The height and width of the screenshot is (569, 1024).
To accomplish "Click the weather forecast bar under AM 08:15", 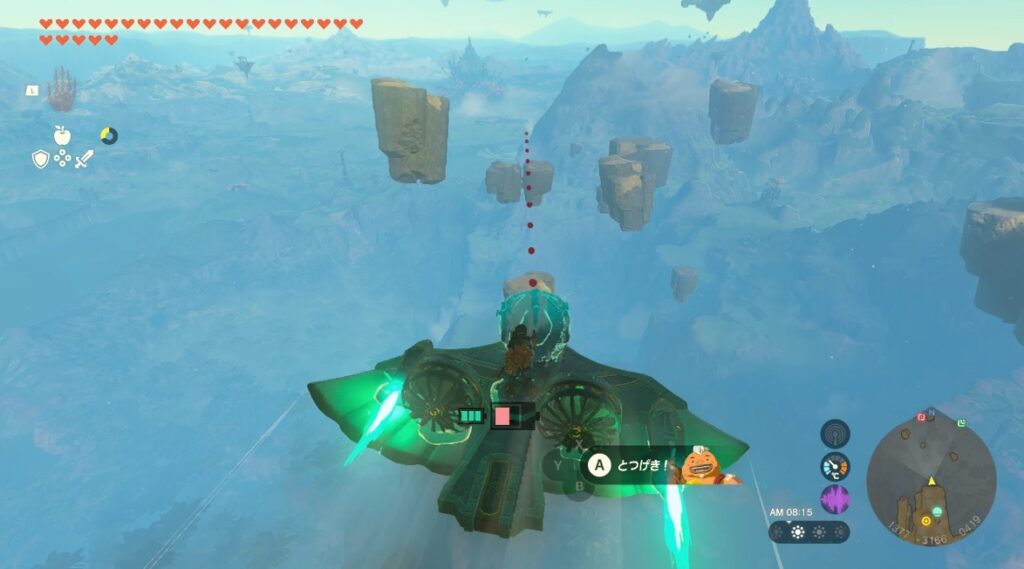I will 809,532.
